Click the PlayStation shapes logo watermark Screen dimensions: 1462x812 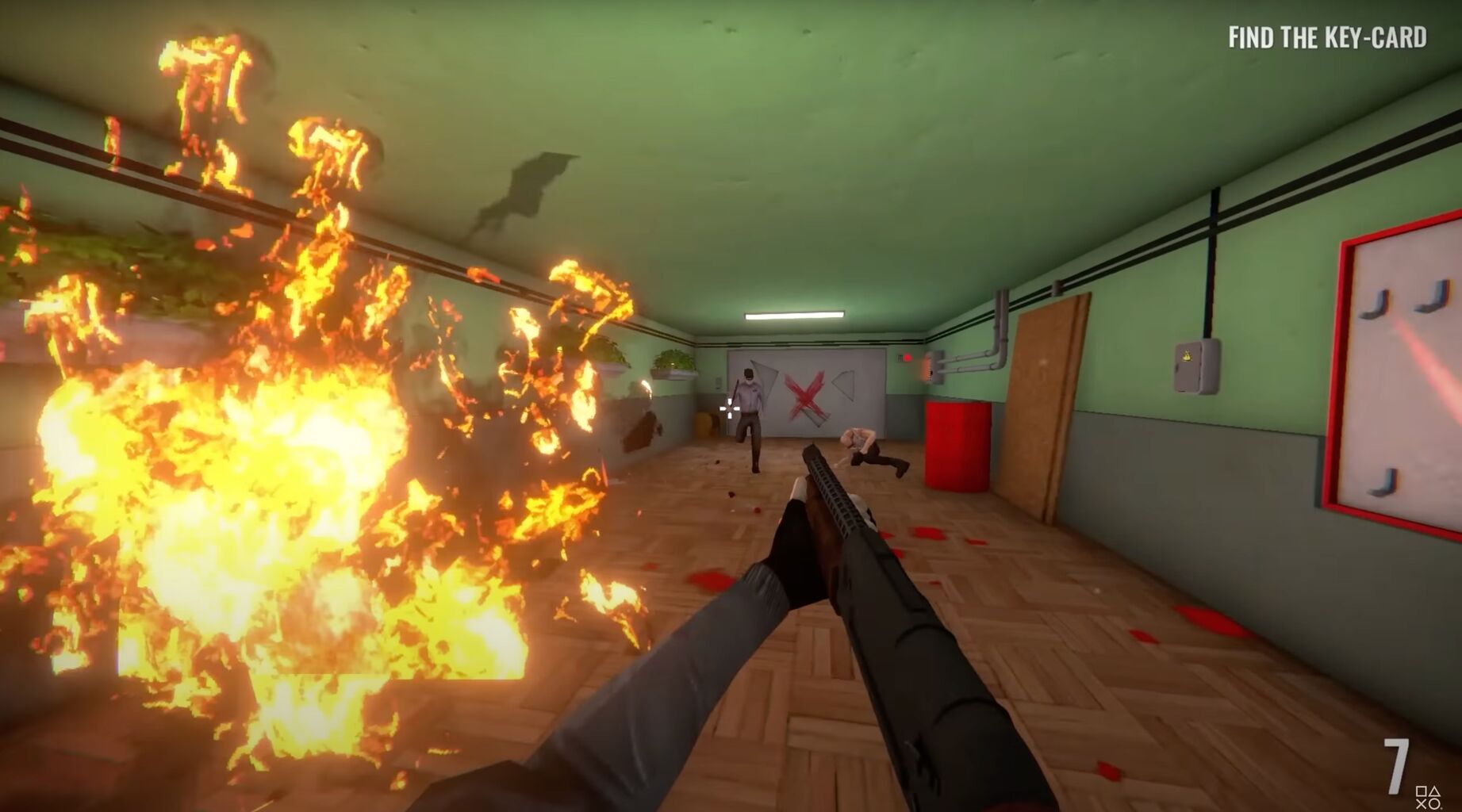1428,798
